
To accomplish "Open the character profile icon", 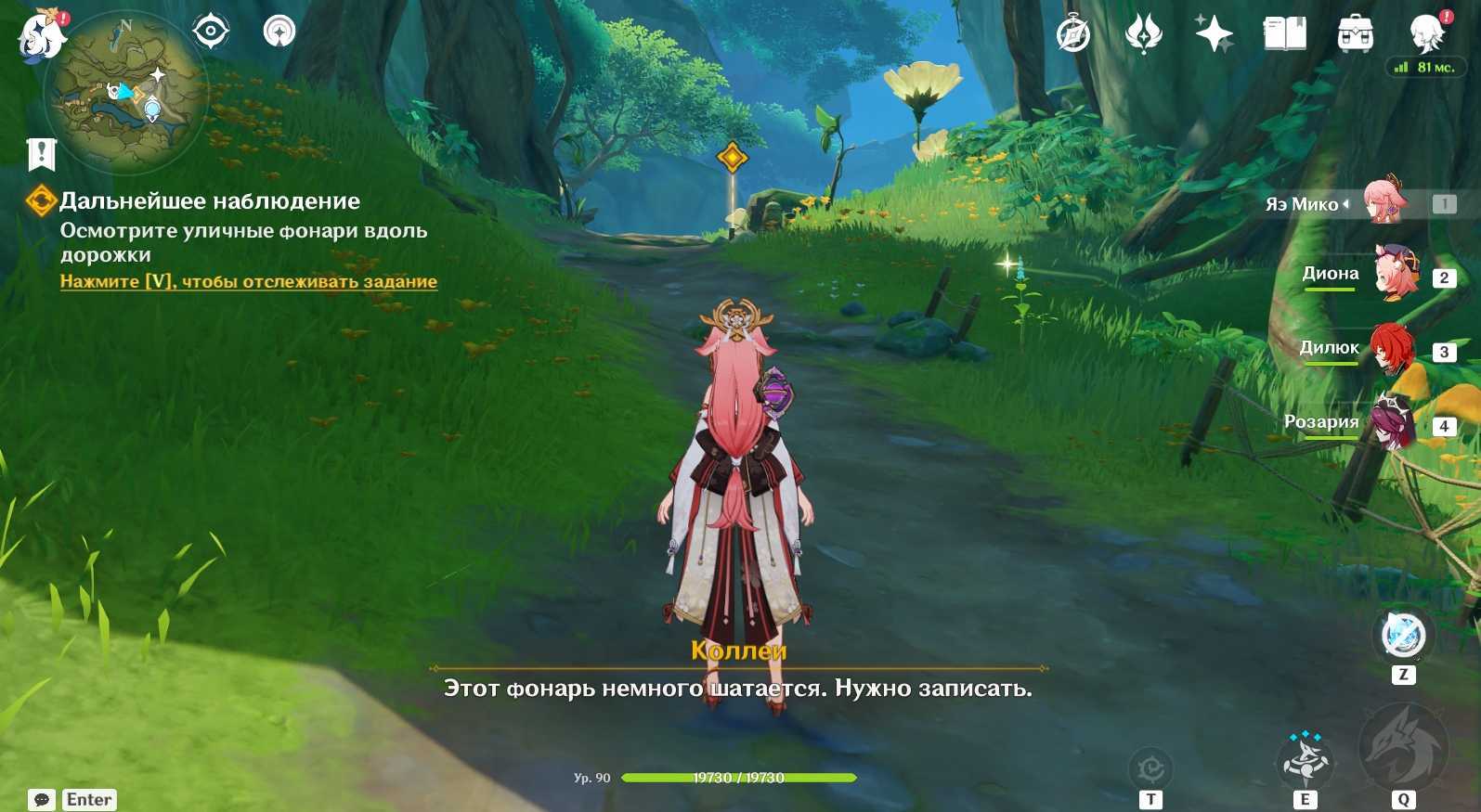I will coord(1425,33).
